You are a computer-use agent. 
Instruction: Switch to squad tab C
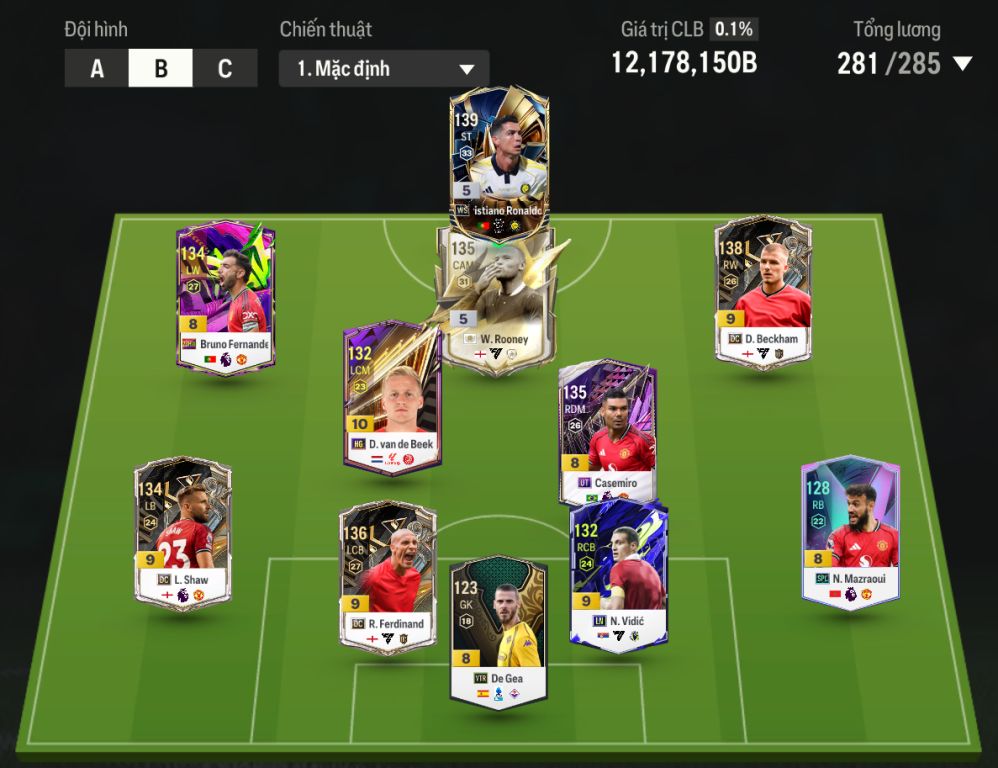click(225, 69)
